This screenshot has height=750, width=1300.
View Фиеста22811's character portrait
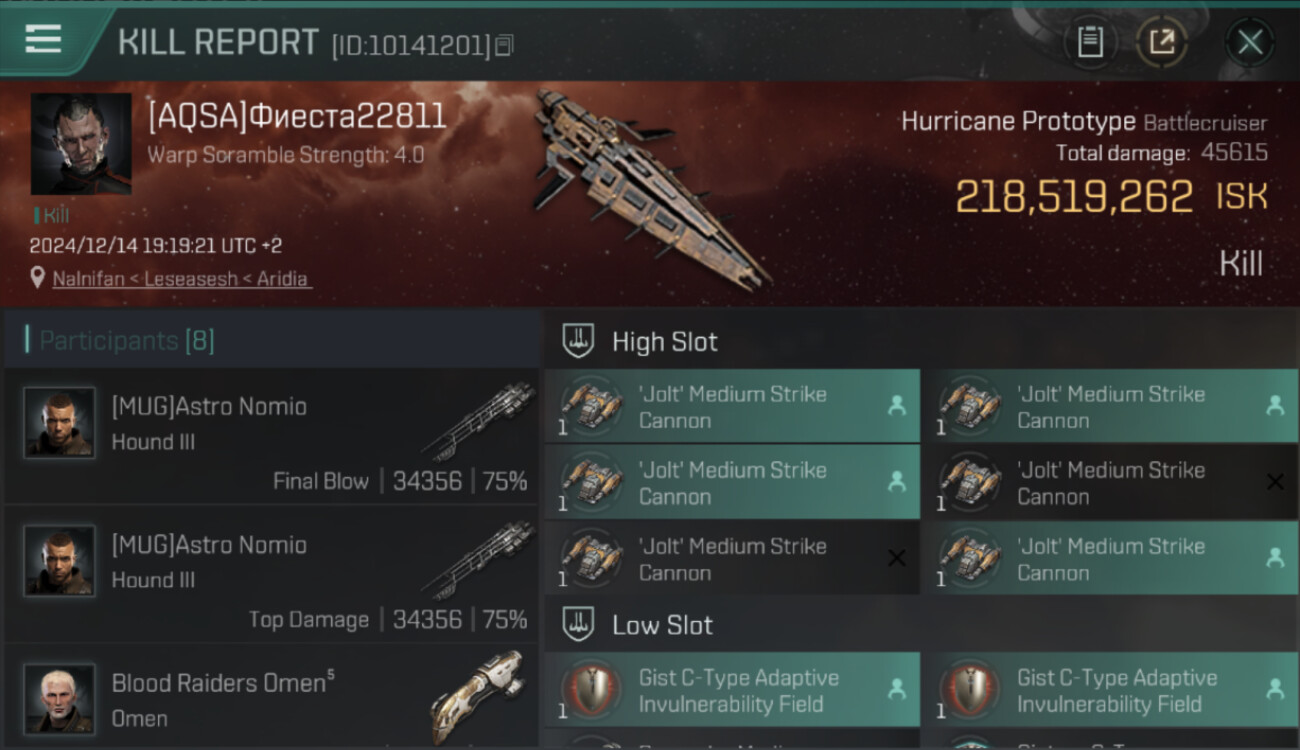[x=81, y=143]
